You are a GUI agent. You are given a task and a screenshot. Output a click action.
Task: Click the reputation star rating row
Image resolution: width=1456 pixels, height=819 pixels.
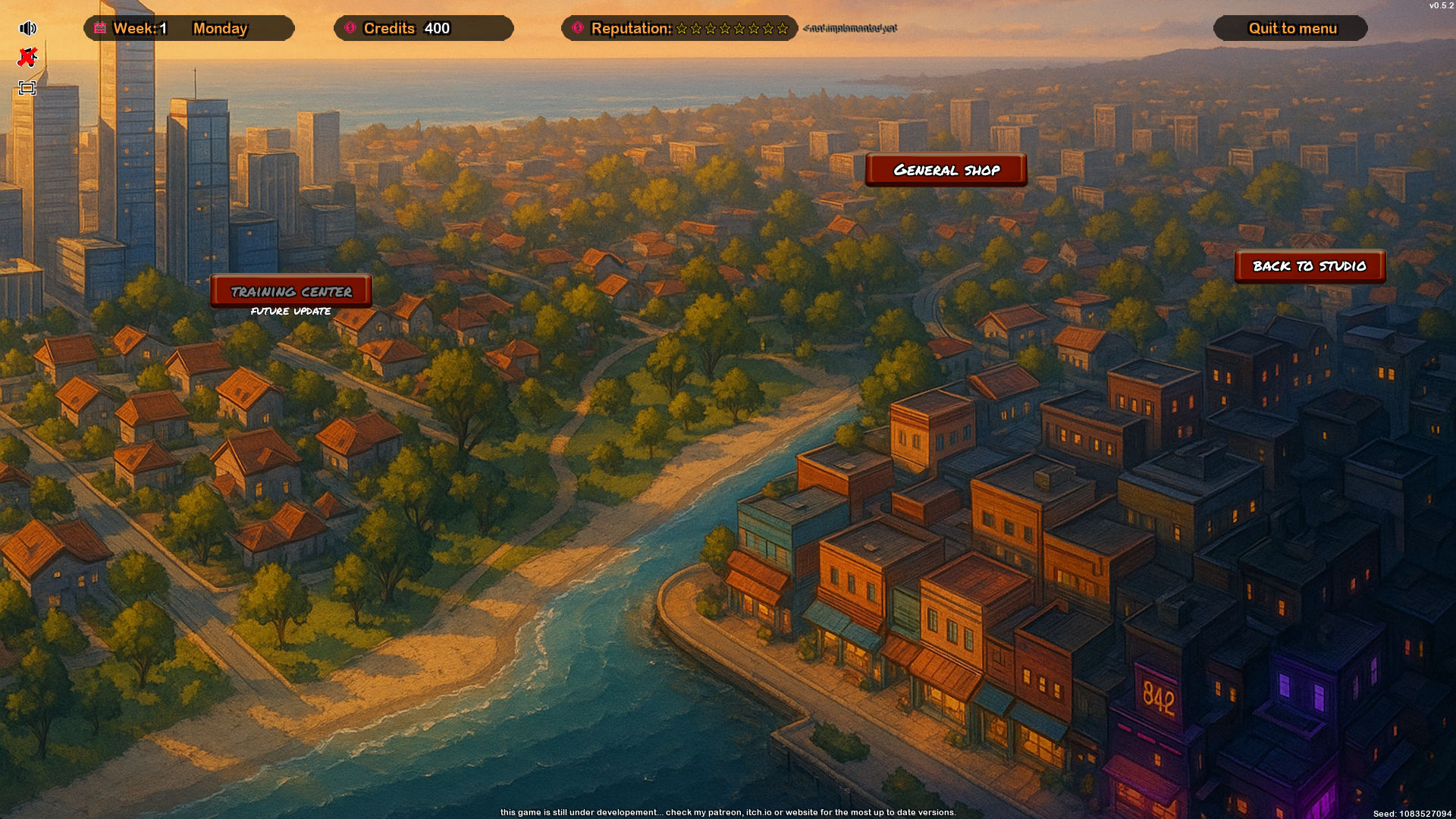coord(733,30)
